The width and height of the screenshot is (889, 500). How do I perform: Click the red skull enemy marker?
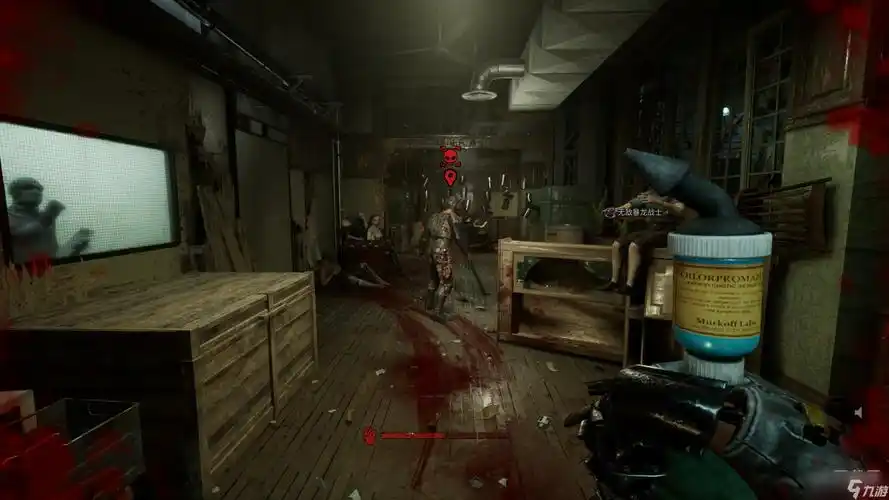(x=450, y=158)
